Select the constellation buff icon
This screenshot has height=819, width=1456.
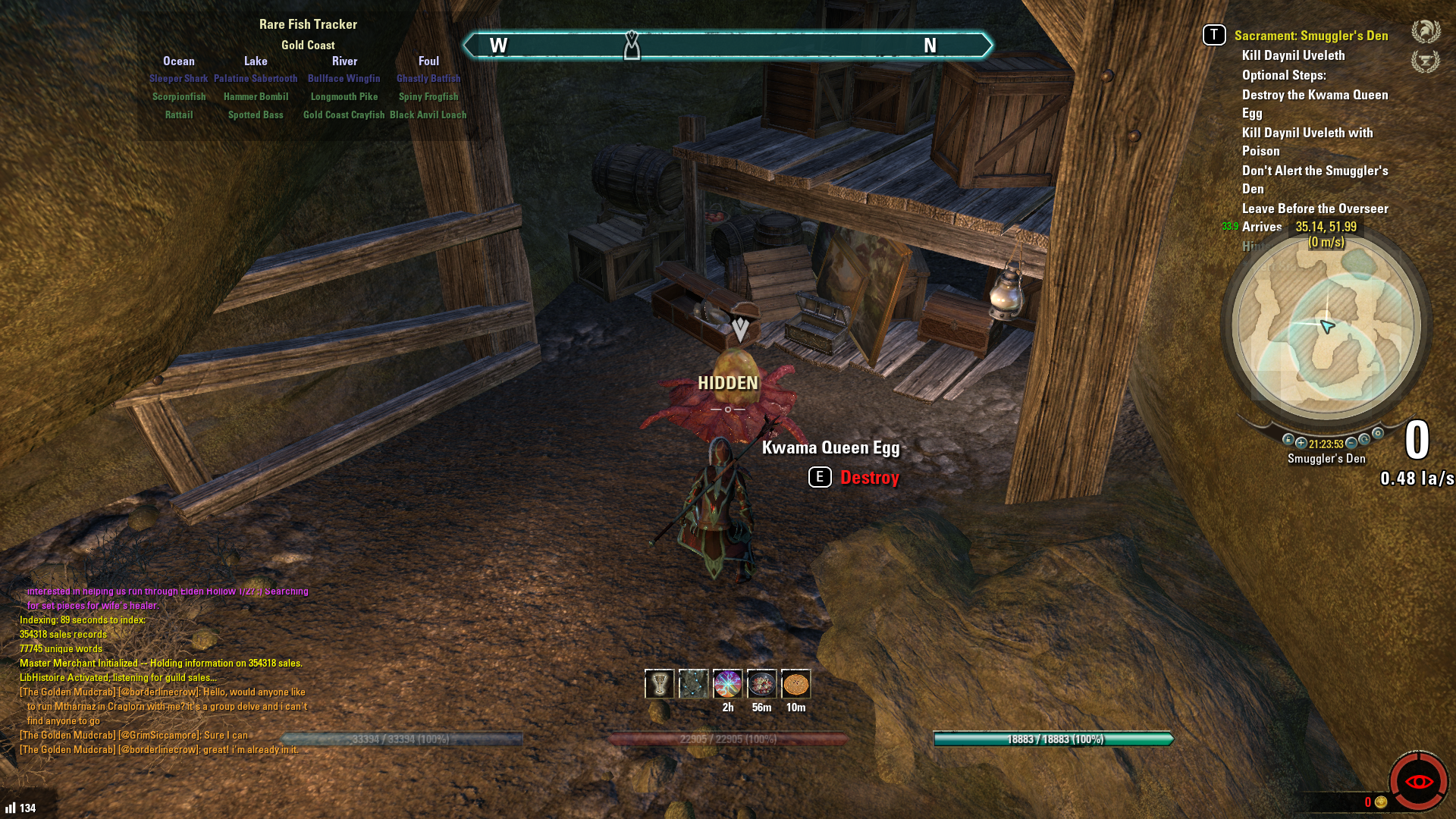tap(693, 684)
